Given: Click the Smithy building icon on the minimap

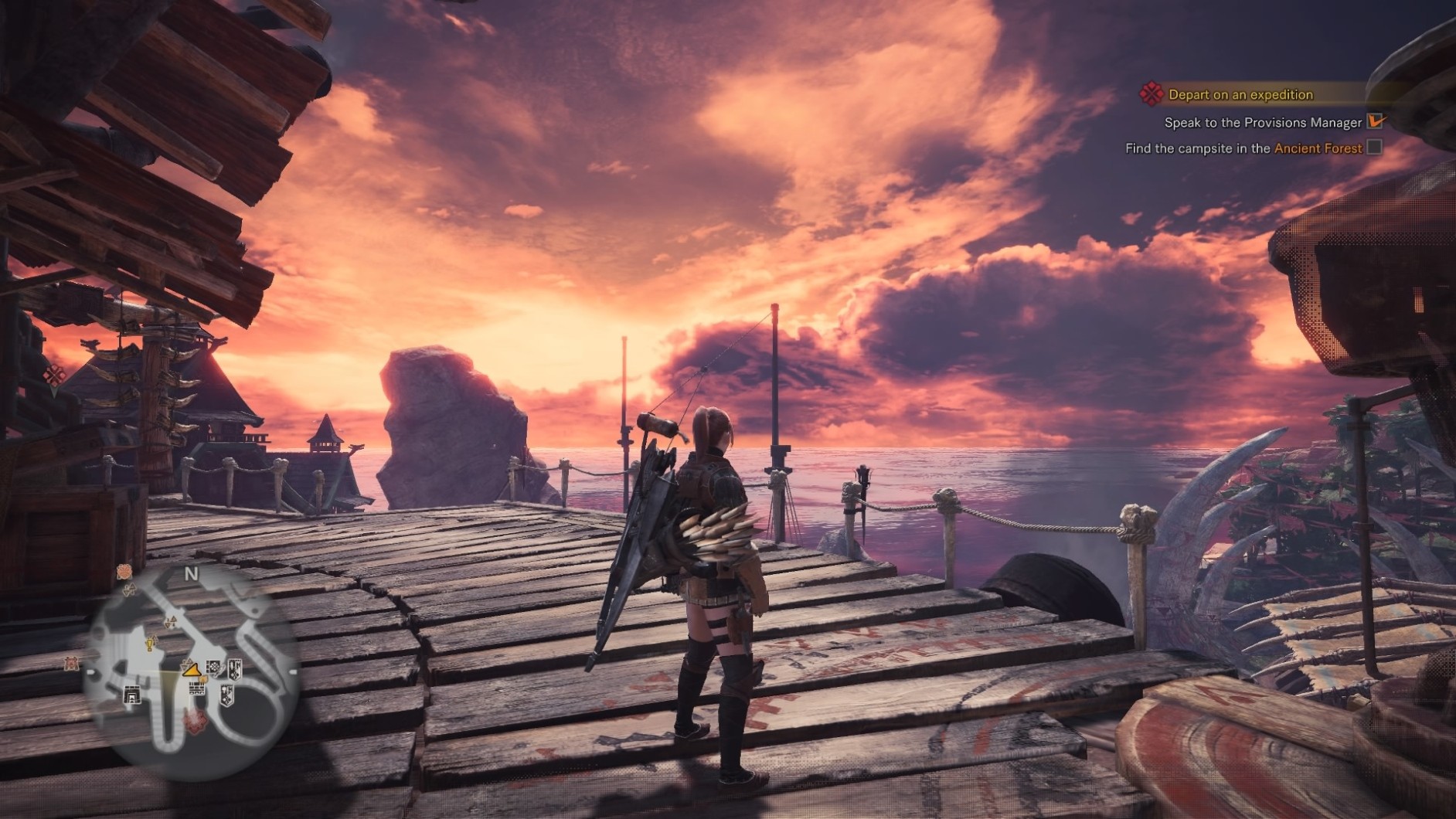Looking at the screenshot, I should click(131, 694).
